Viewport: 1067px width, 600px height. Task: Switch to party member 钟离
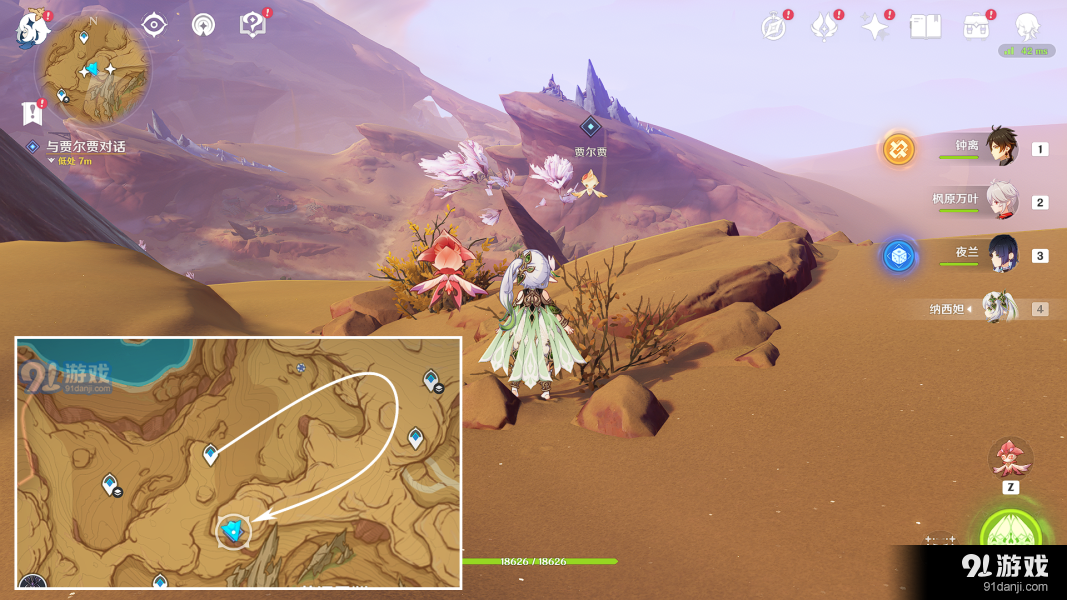pyautogui.click(x=1000, y=148)
